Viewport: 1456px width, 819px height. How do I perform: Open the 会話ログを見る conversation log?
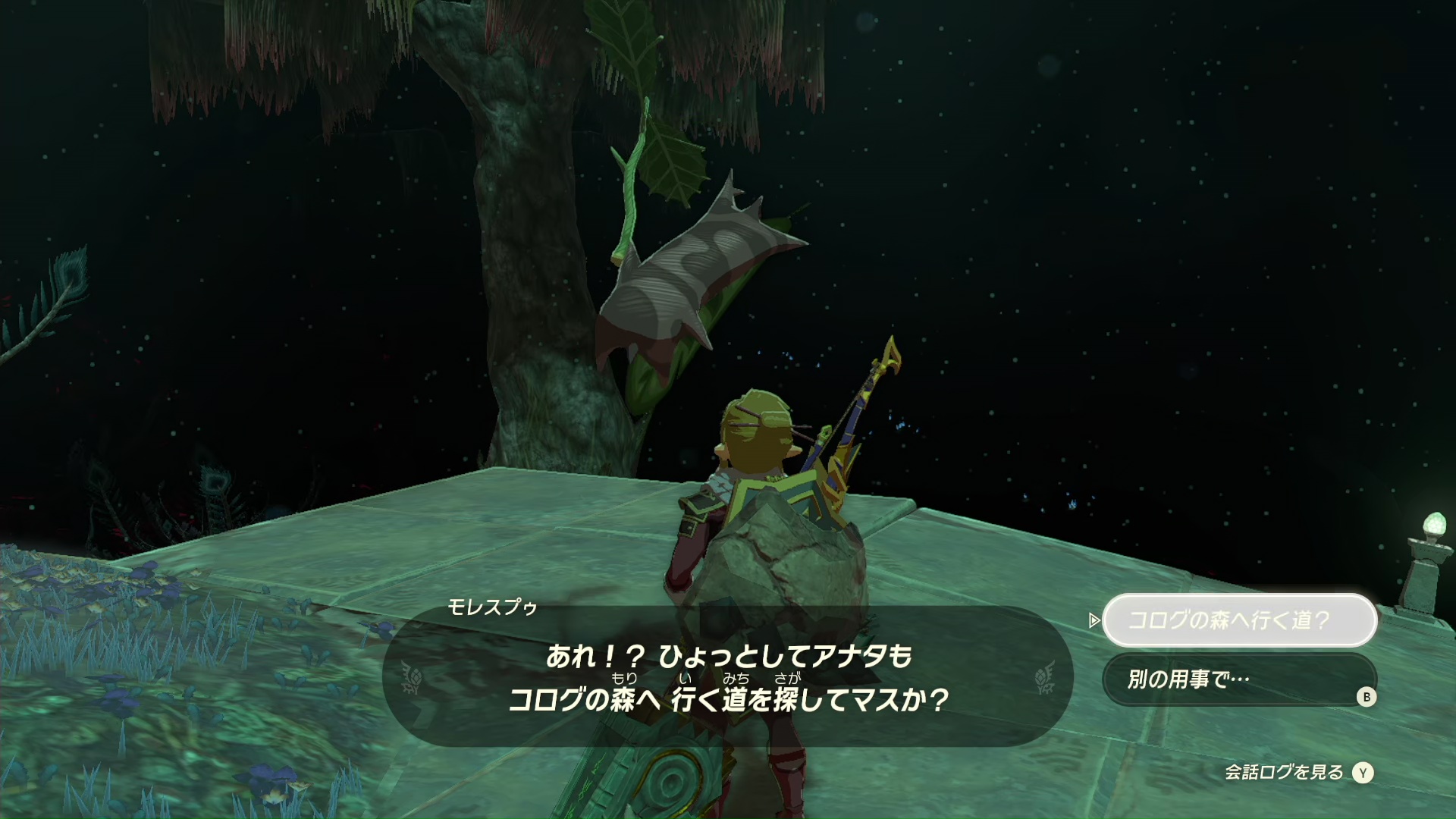point(1298,772)
